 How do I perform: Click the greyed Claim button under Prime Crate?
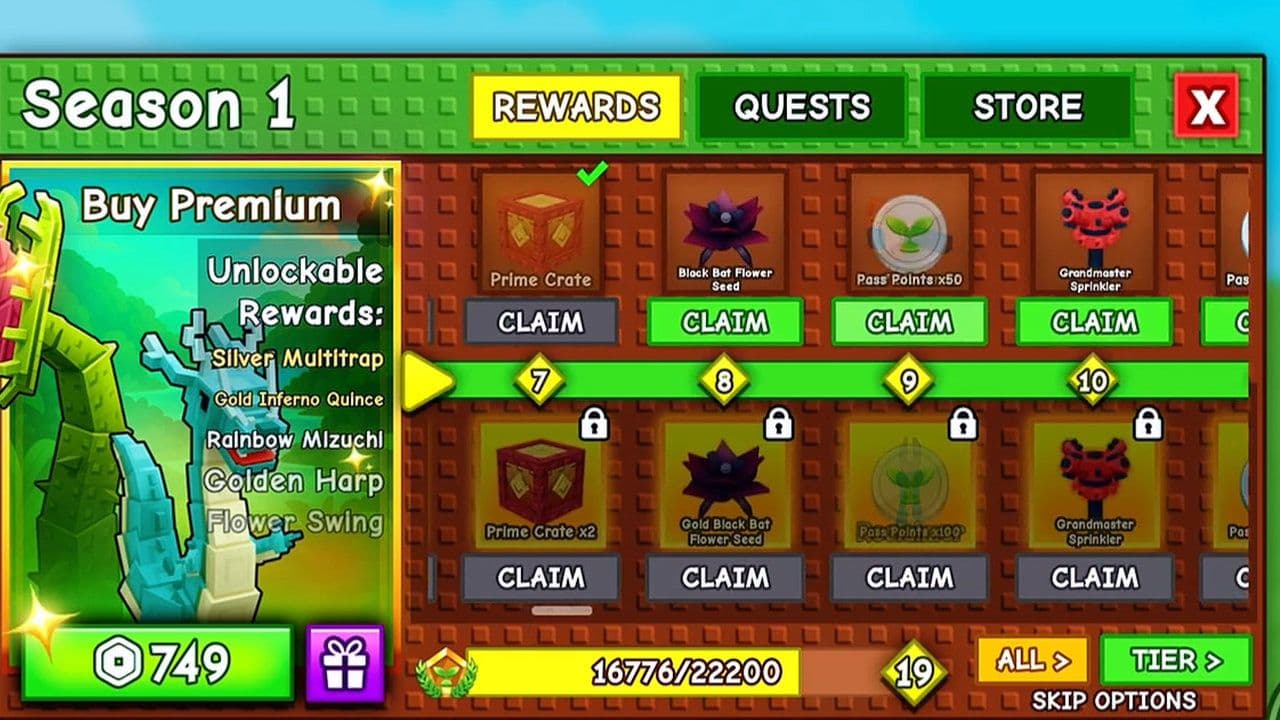coord(541,322)
